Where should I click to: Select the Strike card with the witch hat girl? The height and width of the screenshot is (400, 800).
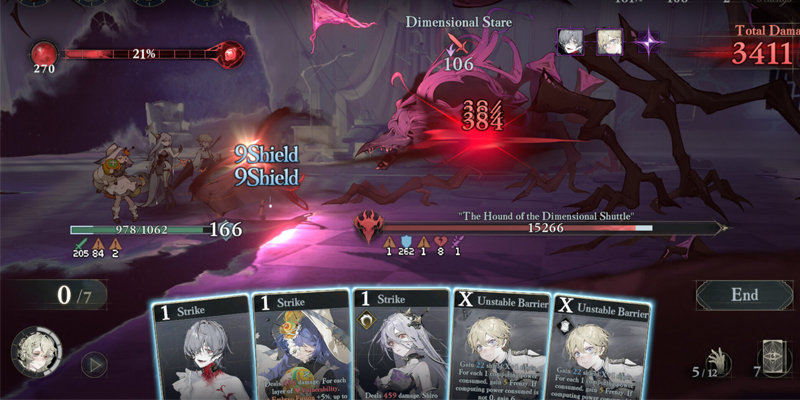299,350
